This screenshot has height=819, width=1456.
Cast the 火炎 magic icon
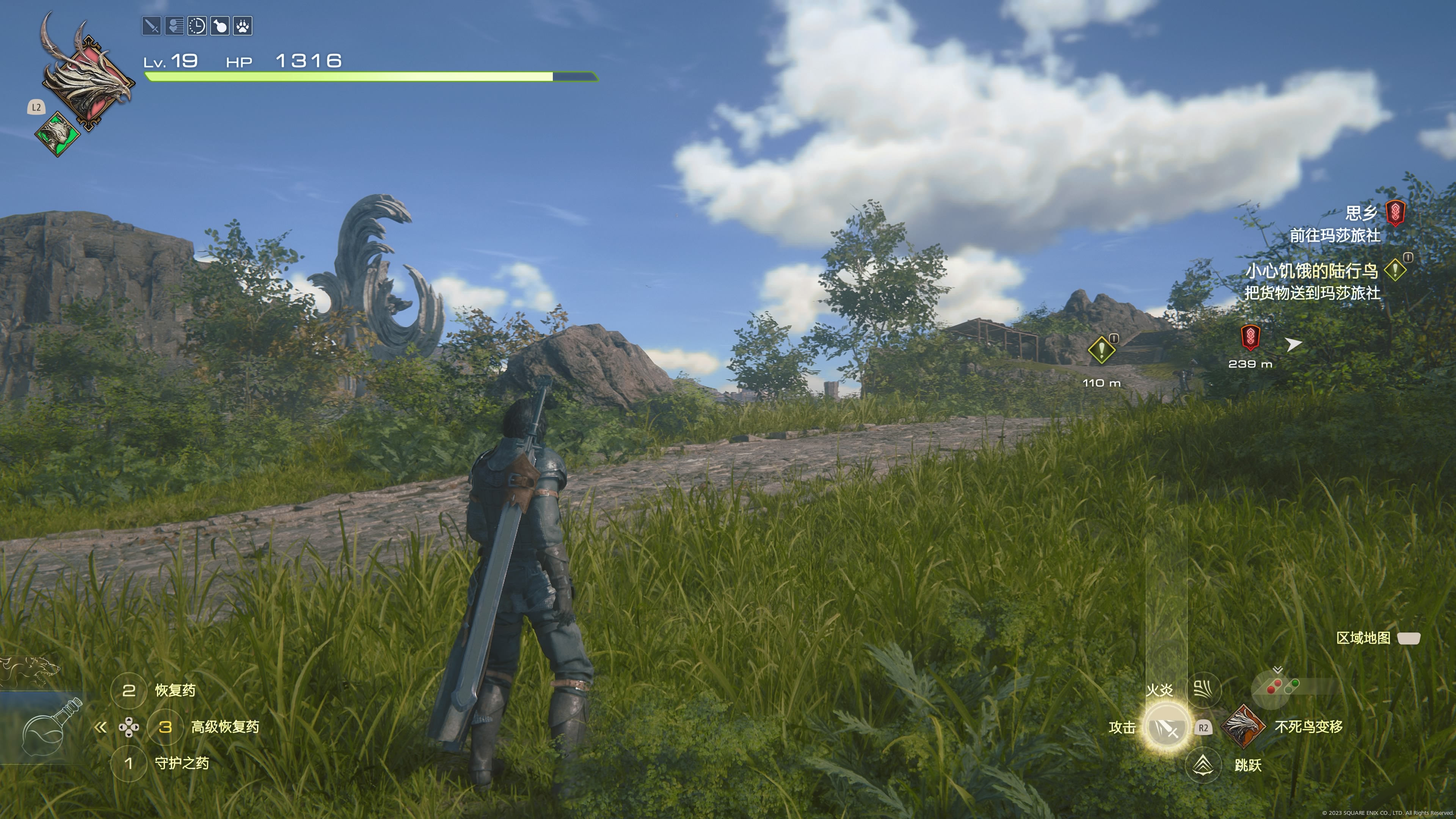[1203, 690]
